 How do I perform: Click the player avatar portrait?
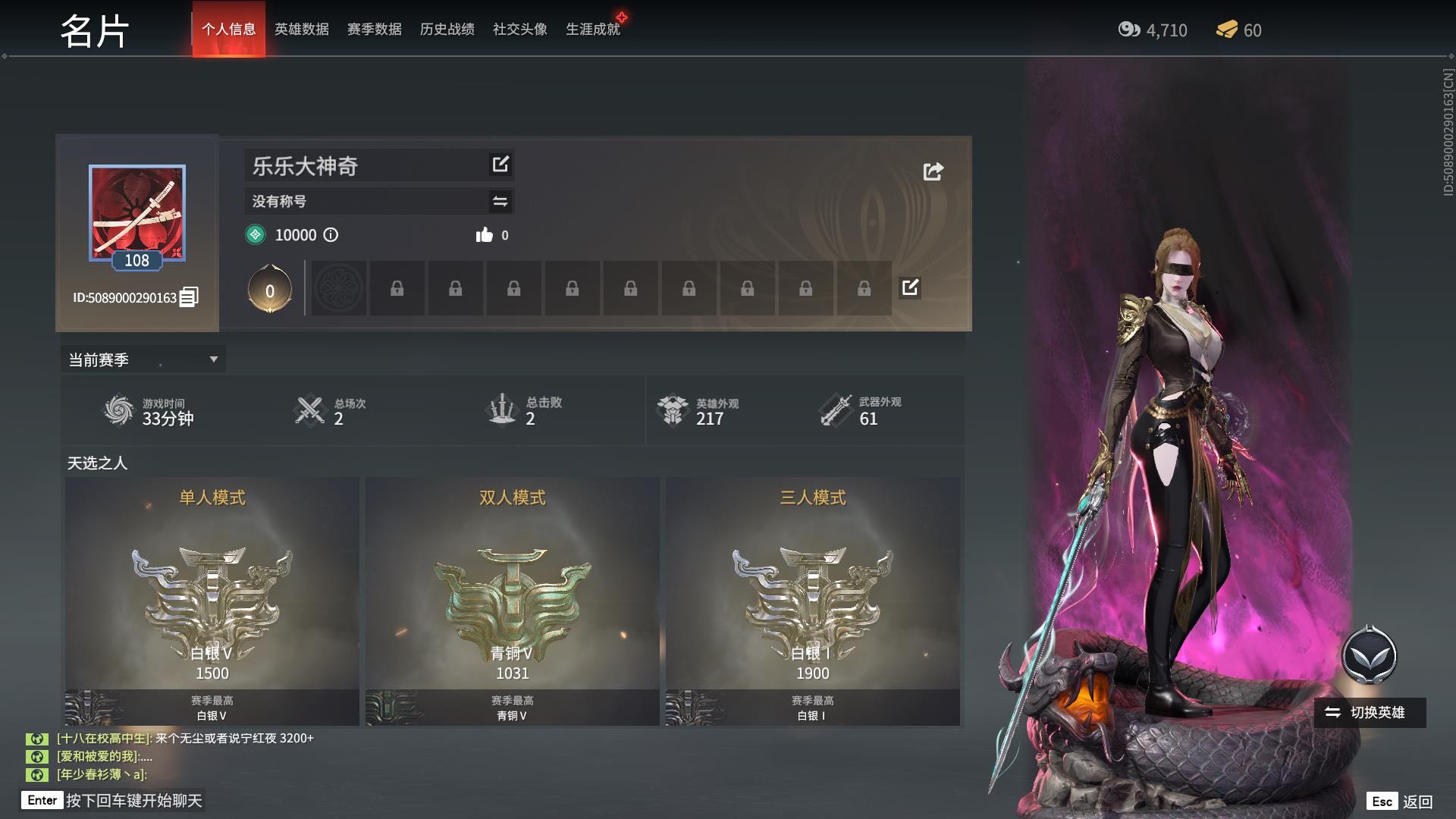pyautogui.click(x=137, y=213)
